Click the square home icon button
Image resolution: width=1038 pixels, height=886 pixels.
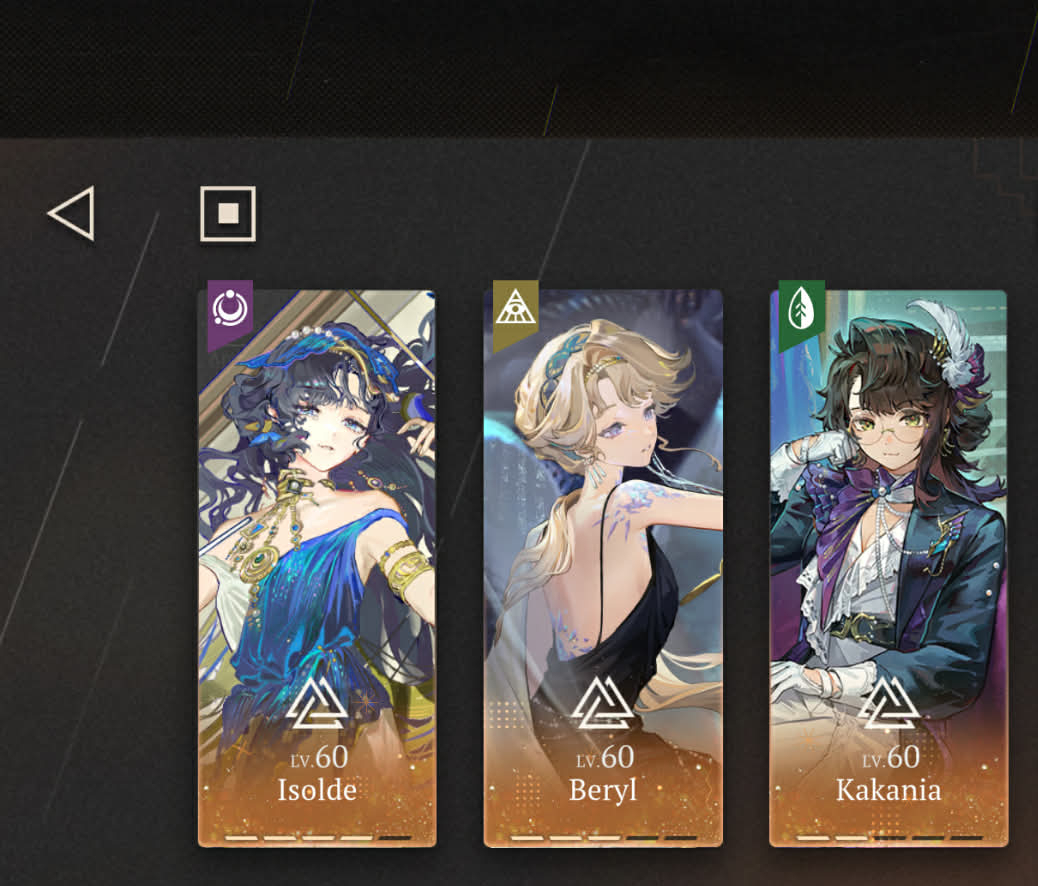tap(228, 213)
